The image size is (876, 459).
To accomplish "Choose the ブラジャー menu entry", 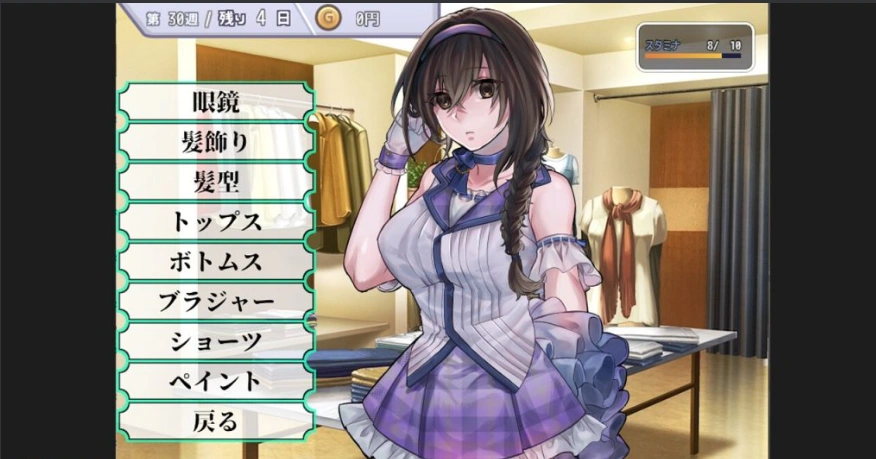I will coord(215,301).
